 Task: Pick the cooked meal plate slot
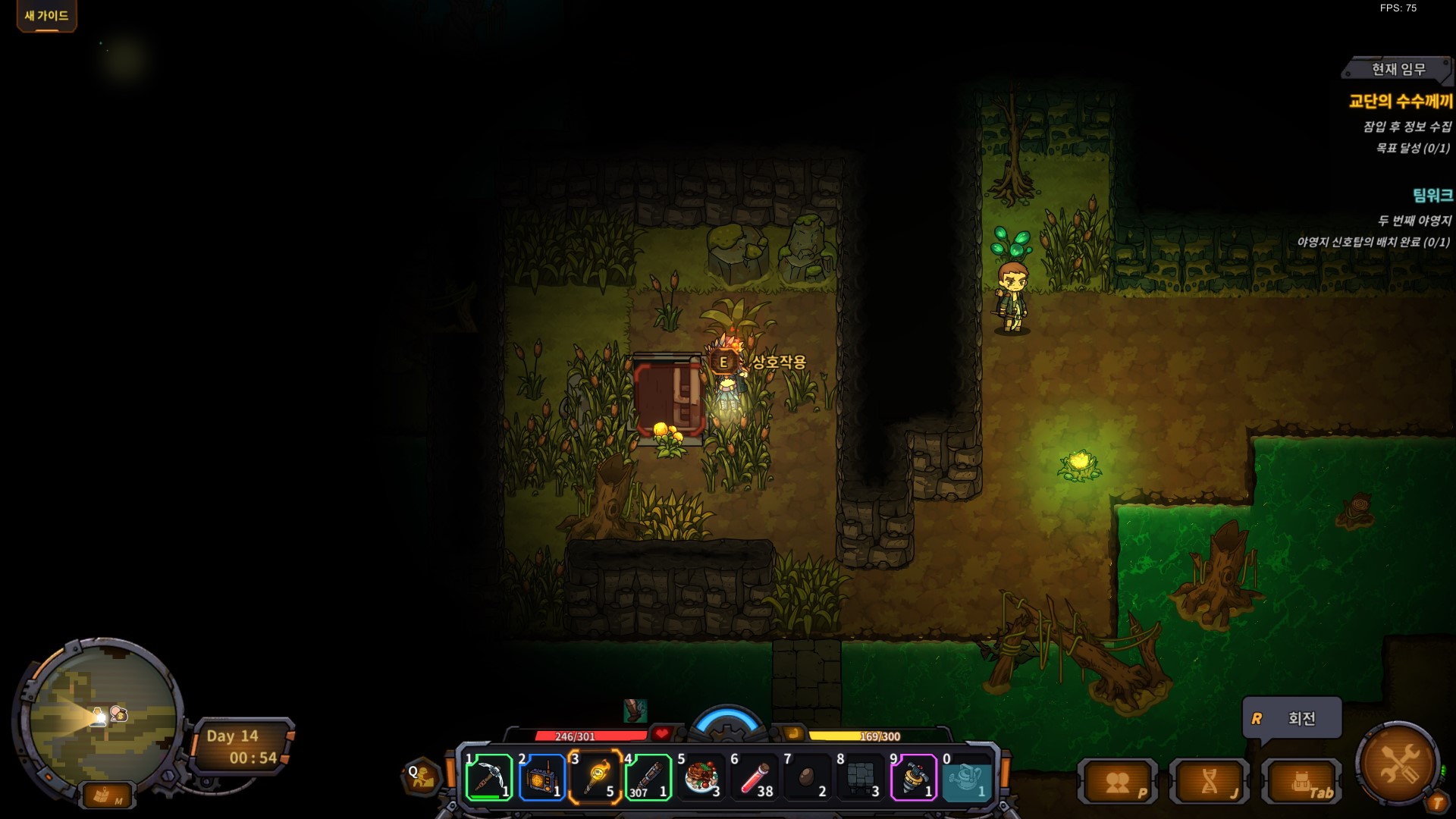(x=701, y=778)
